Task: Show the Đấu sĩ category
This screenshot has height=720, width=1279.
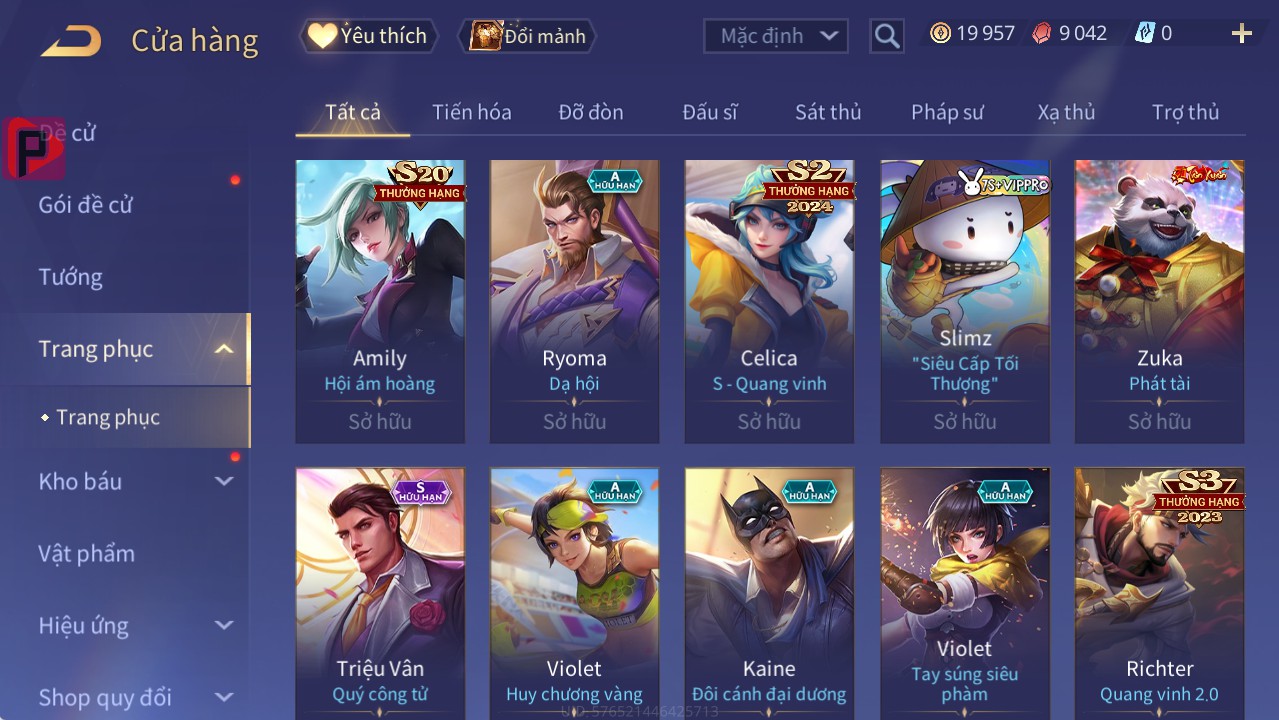Action: (709, 112)
